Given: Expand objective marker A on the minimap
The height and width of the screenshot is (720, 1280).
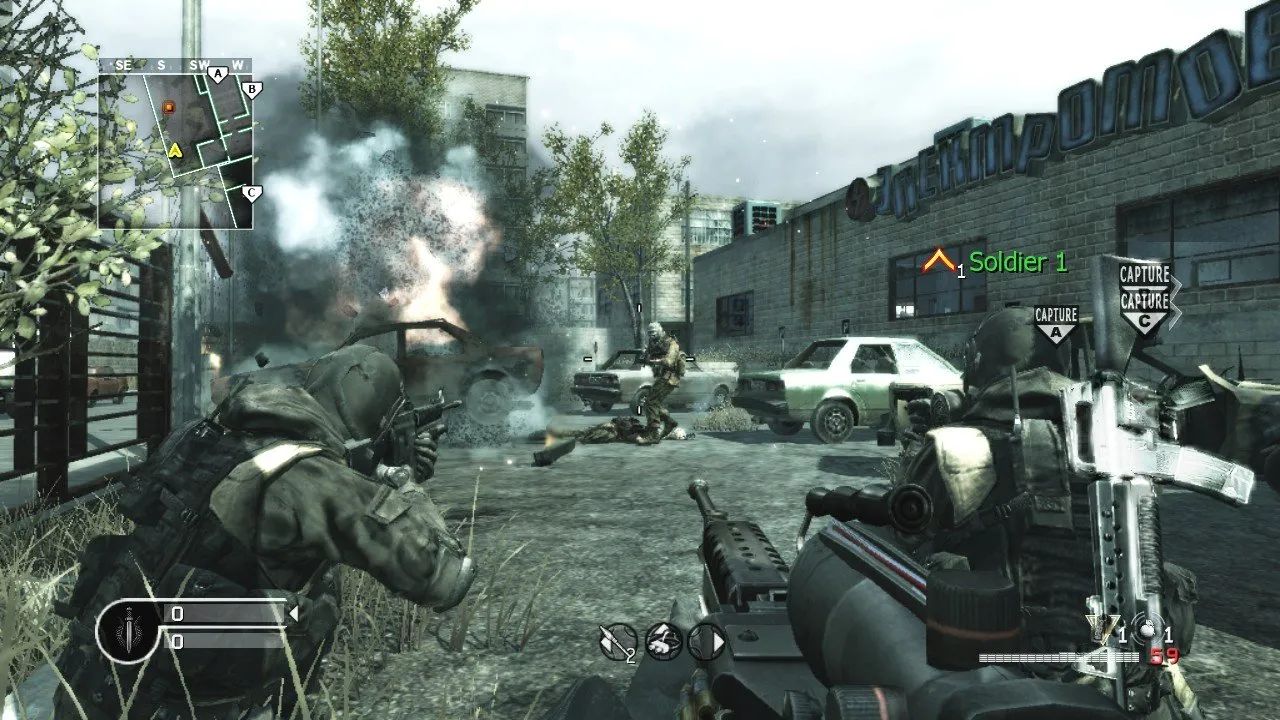Looking at the screenshot, I should [218, 73].
